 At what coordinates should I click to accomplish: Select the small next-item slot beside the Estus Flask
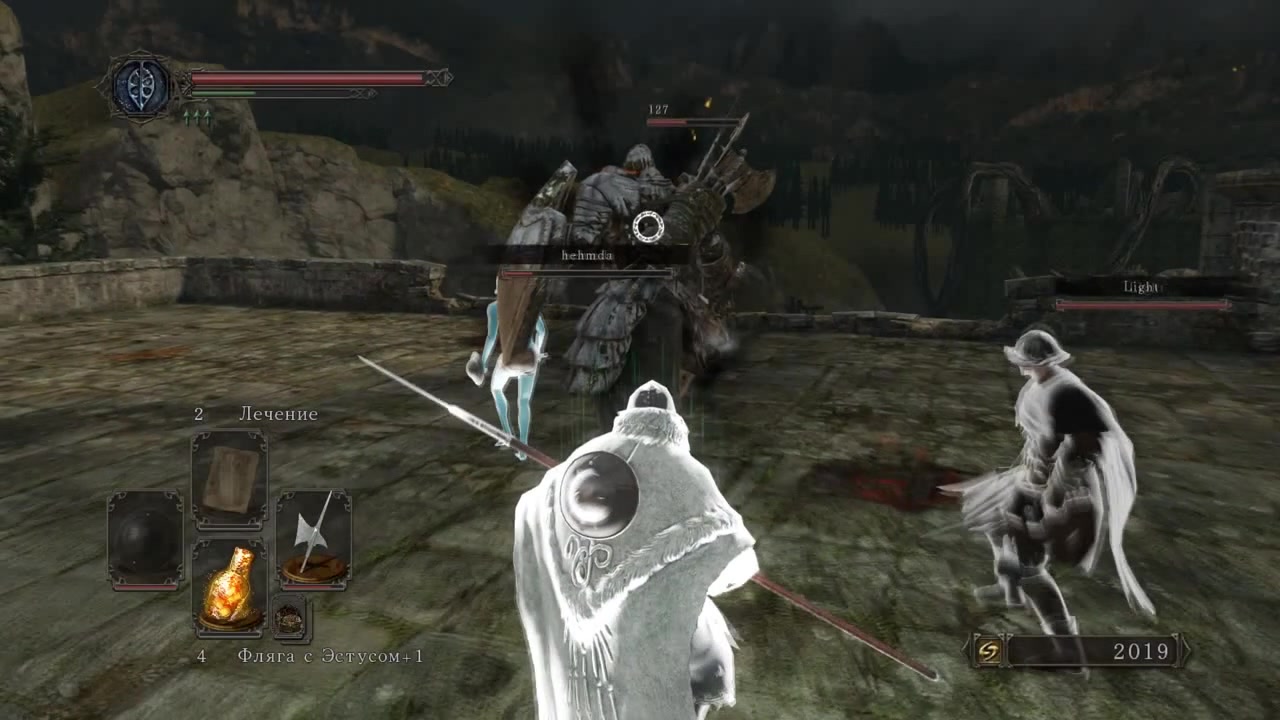coord(290,619)
